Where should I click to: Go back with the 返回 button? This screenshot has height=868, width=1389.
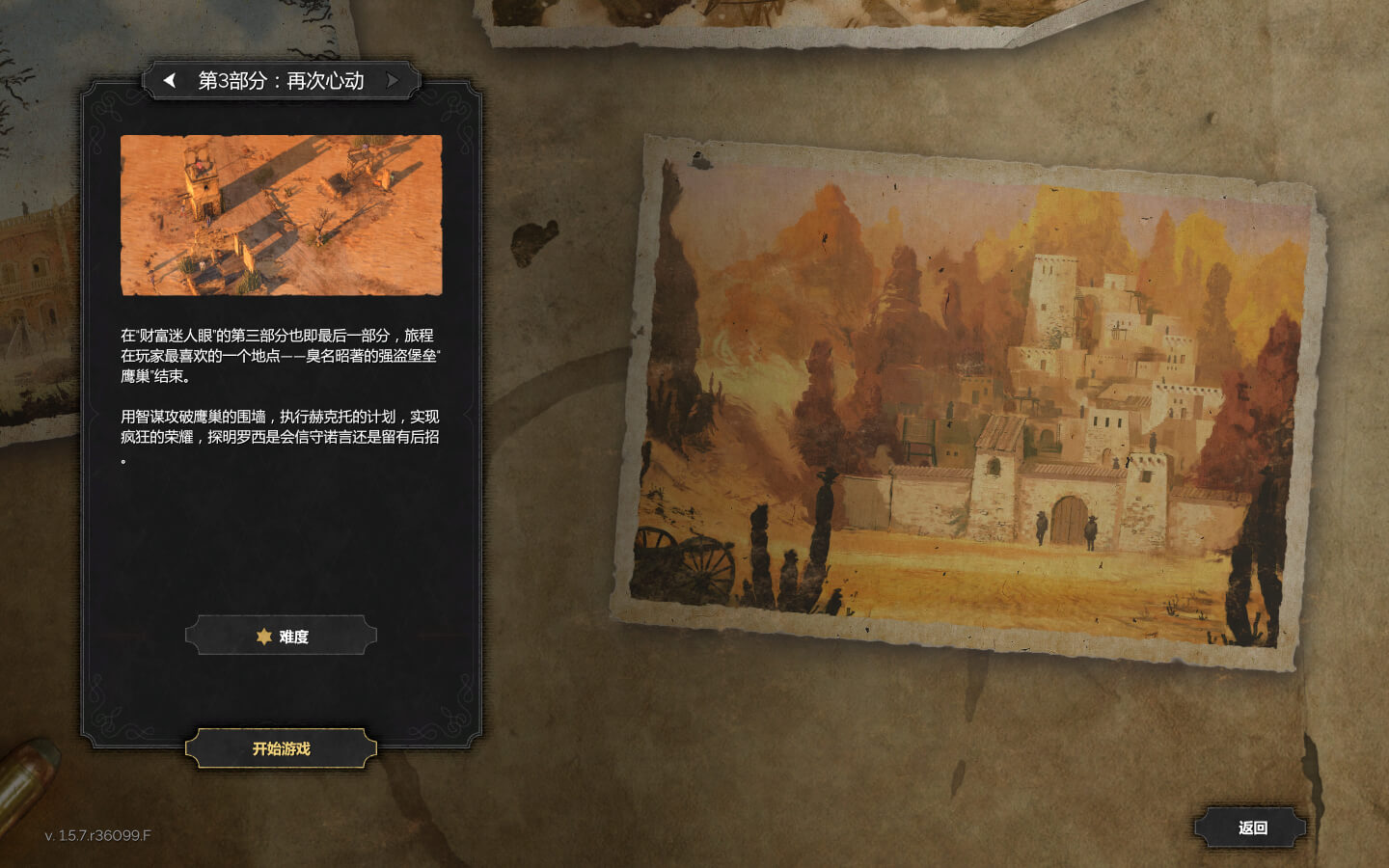[1252, 827]
